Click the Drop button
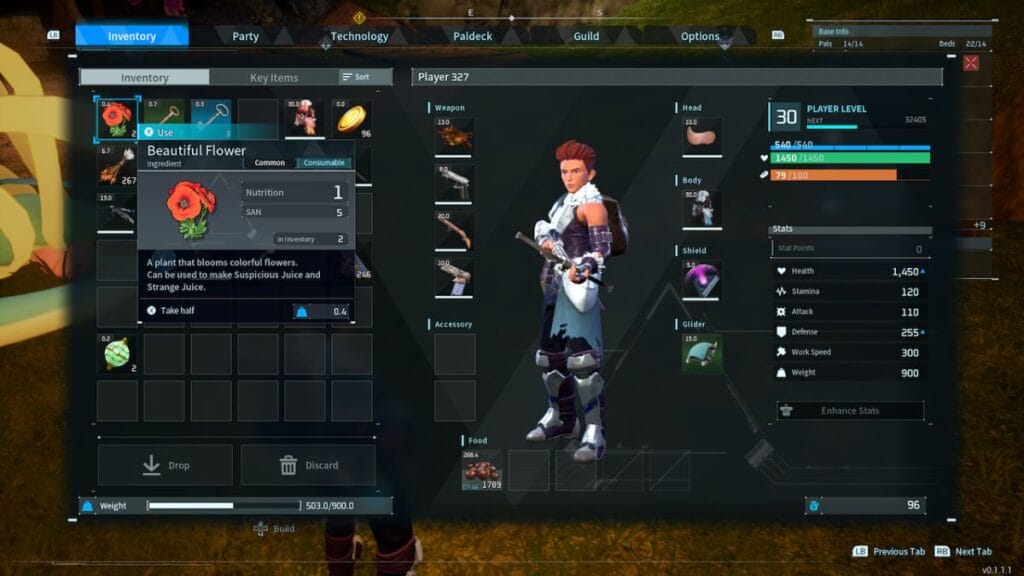The image size is (1024, 576). point(165,465)
